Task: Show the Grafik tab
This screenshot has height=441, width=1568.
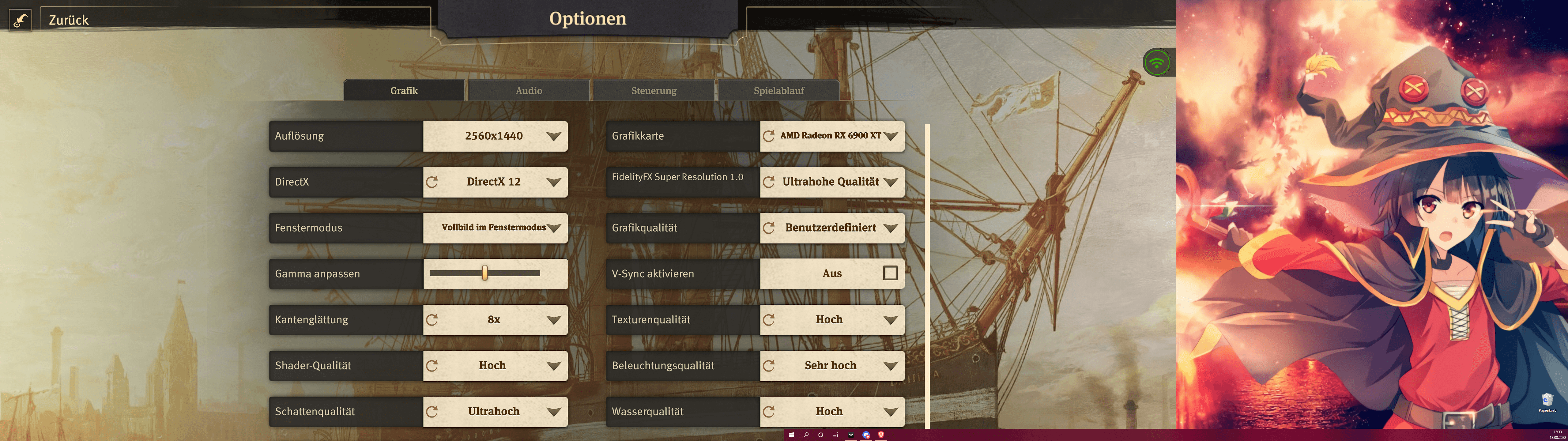Action: coord(404,91)
